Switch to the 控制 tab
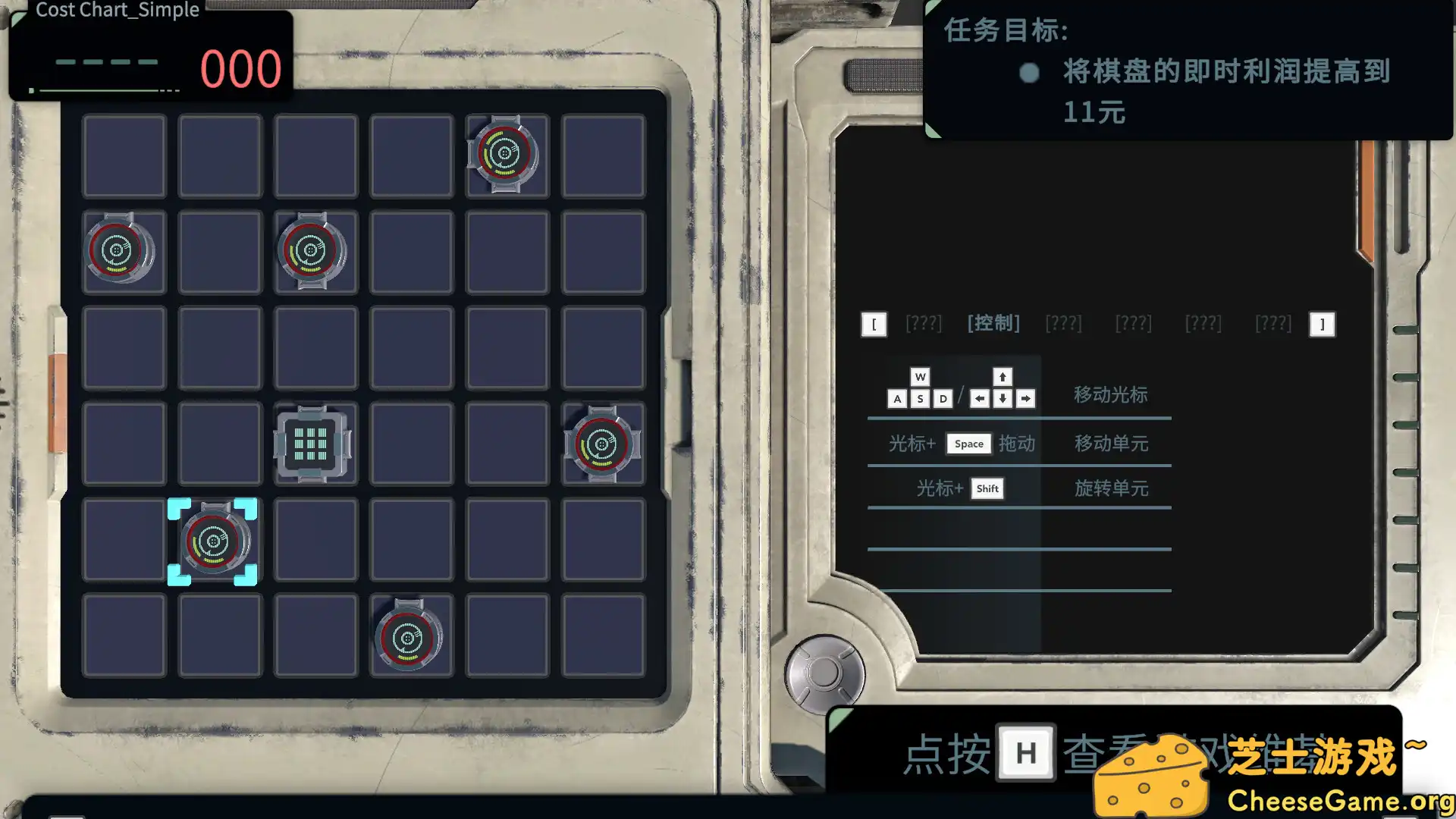Viewport: 1456px width, 819px height. coord(993,323)
